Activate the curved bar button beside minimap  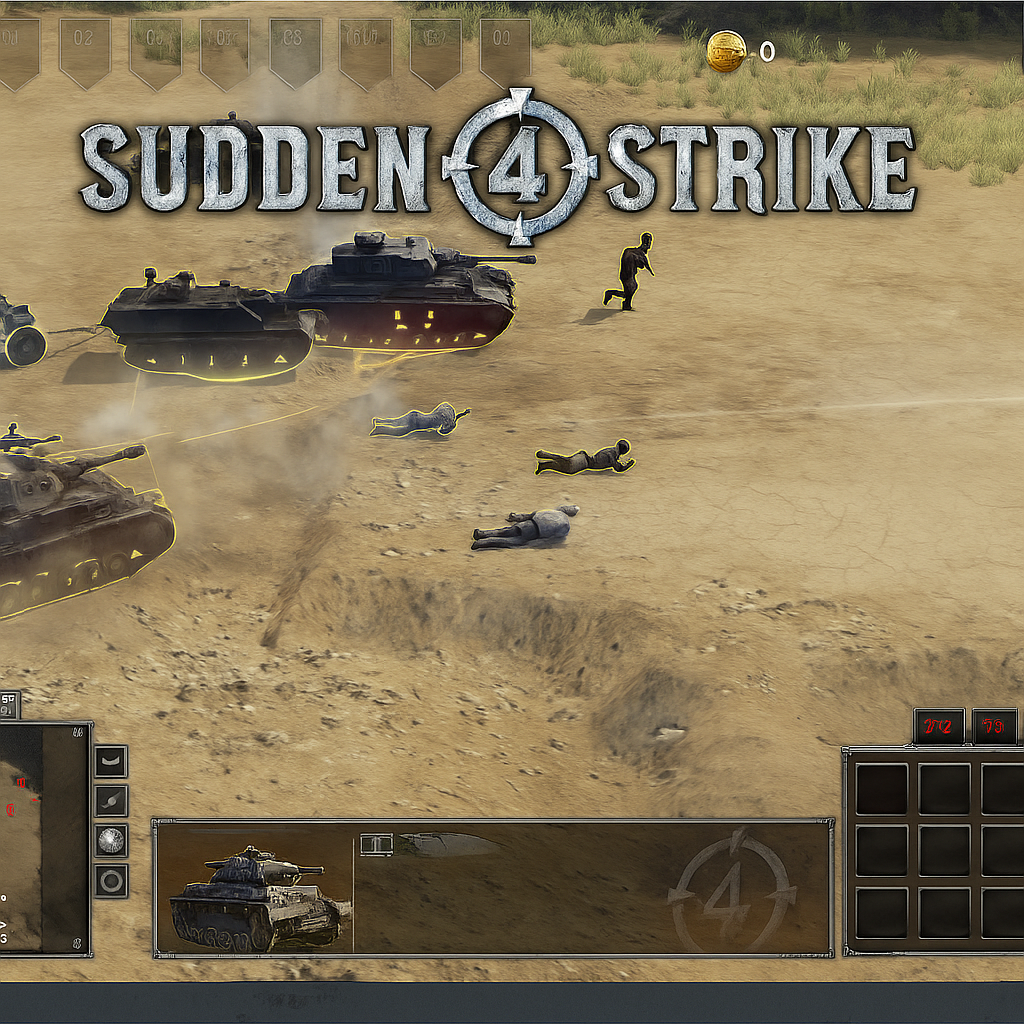pos(111,762)
